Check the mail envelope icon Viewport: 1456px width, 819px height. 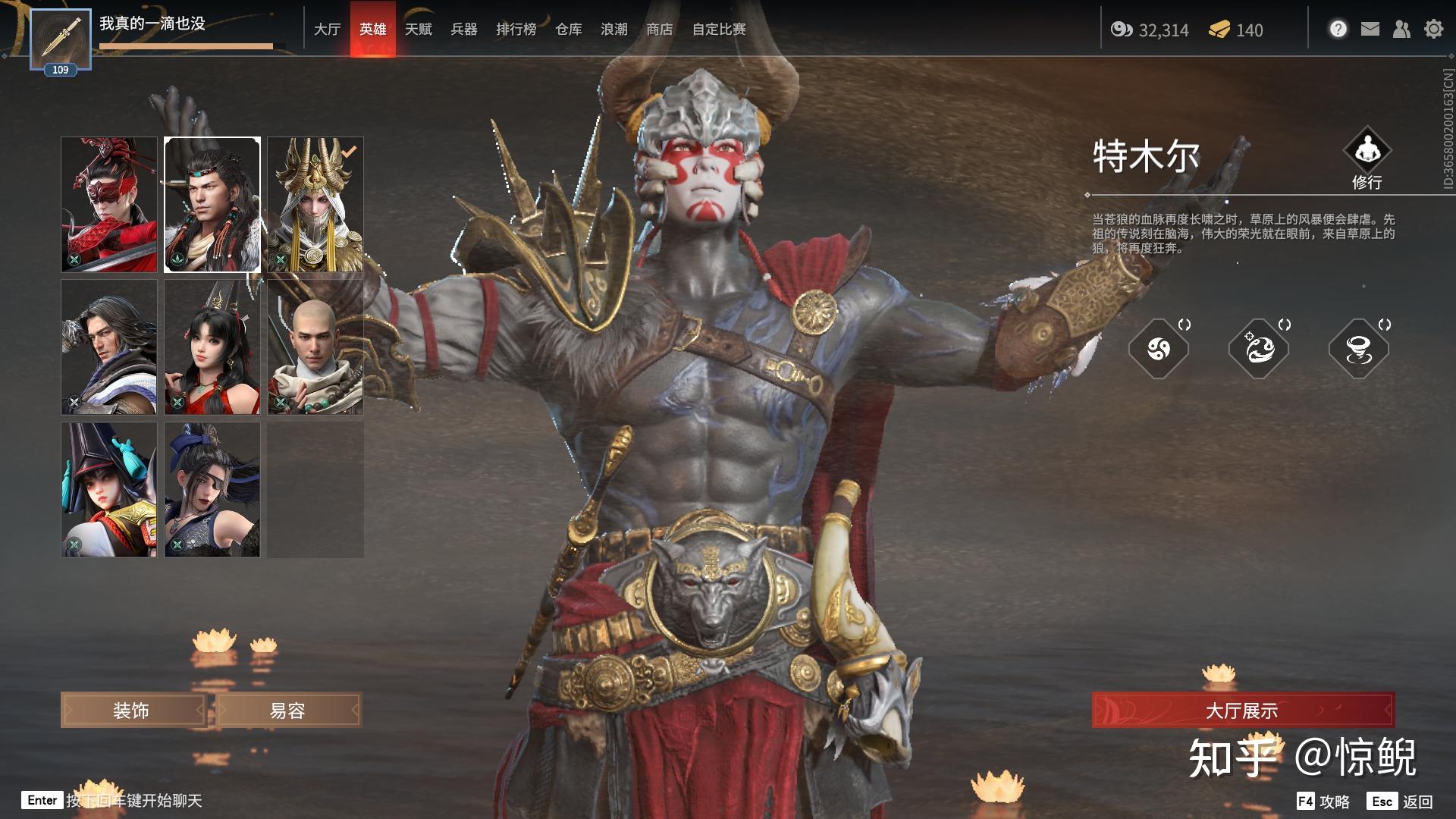[x=1370, y=29]
